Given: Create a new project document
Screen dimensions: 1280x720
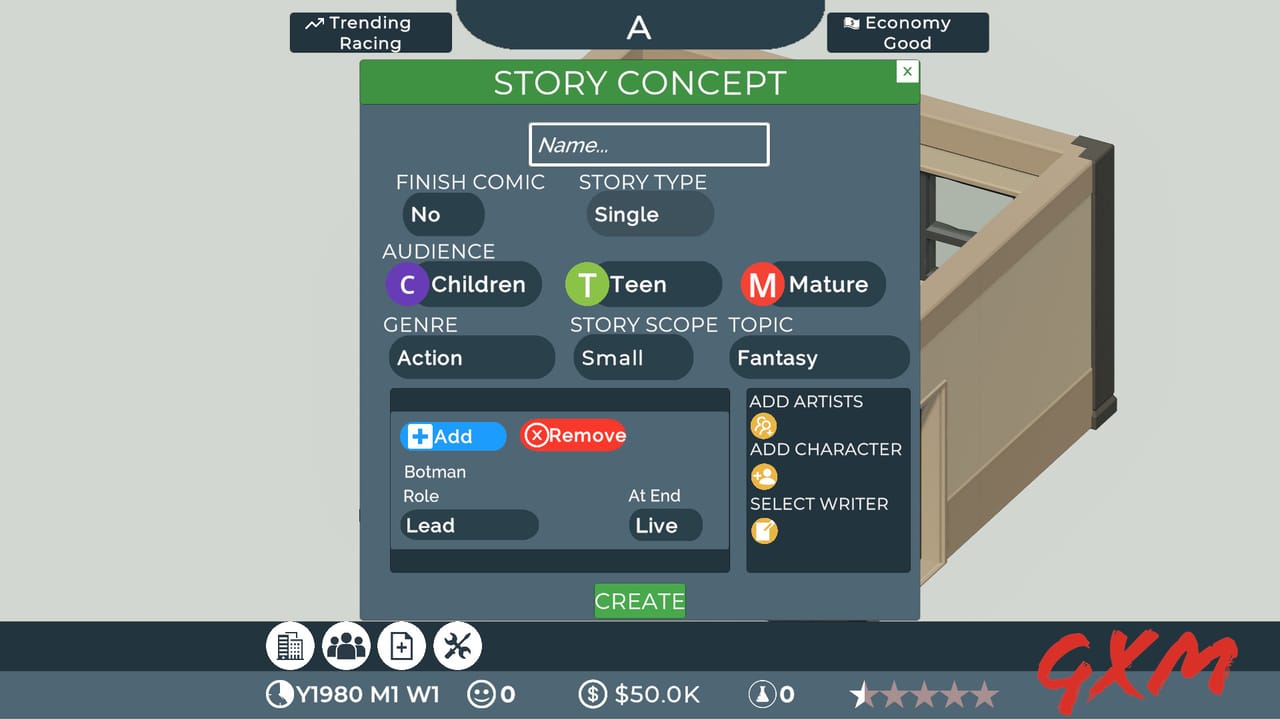Looking at the screenshot, I should tap(402, 645).
